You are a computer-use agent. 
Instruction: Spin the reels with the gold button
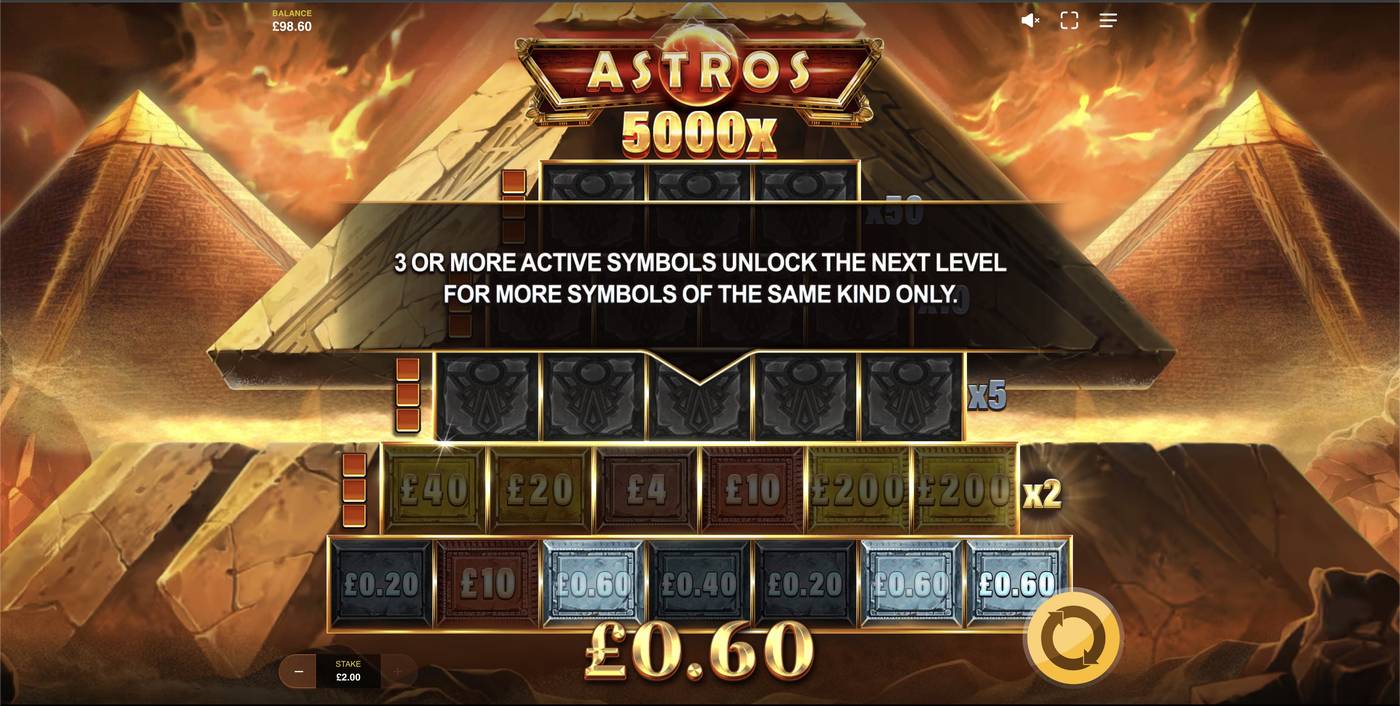click(1073, 638)
